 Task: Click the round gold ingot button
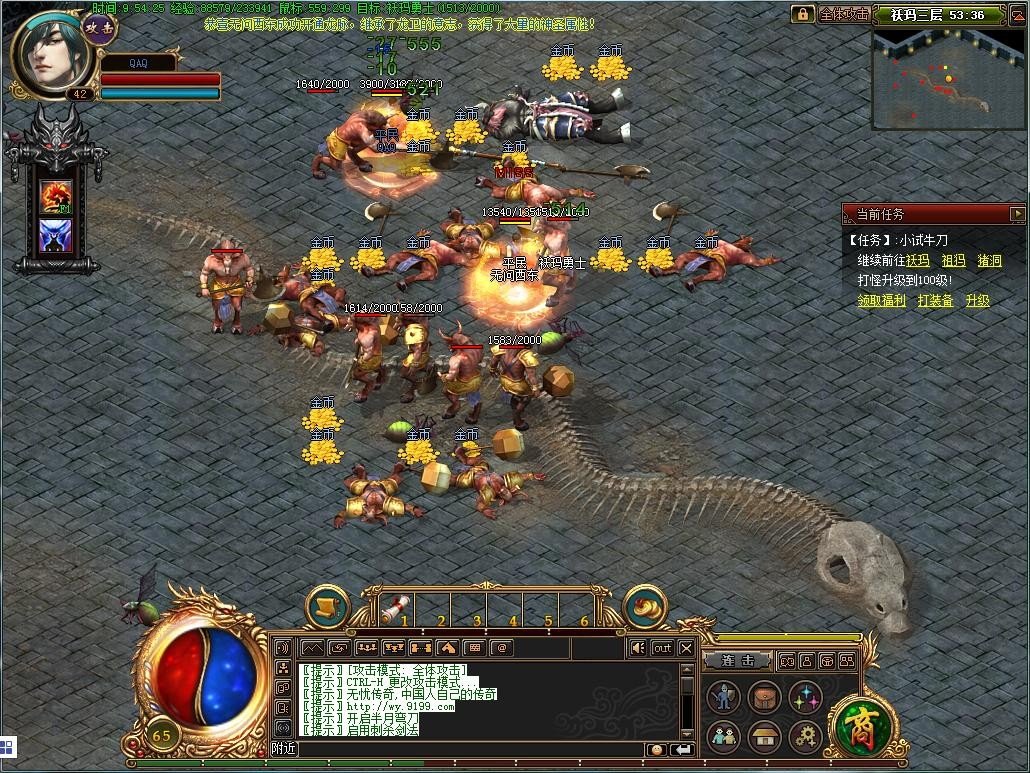point(644,606)
